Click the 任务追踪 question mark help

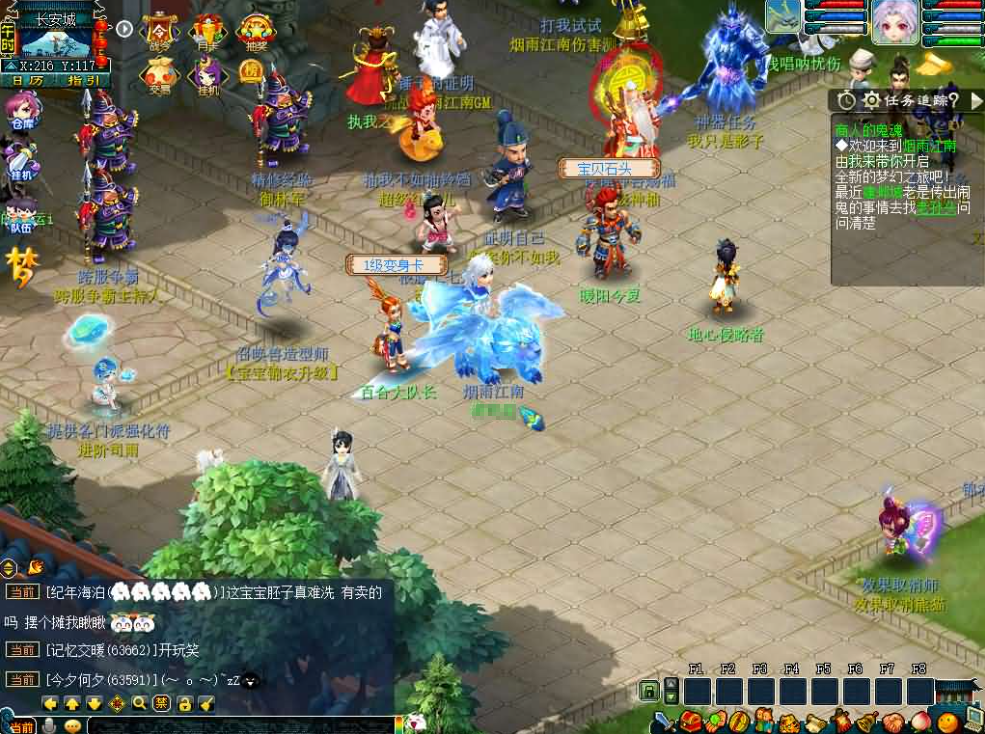tap(951, 100)
